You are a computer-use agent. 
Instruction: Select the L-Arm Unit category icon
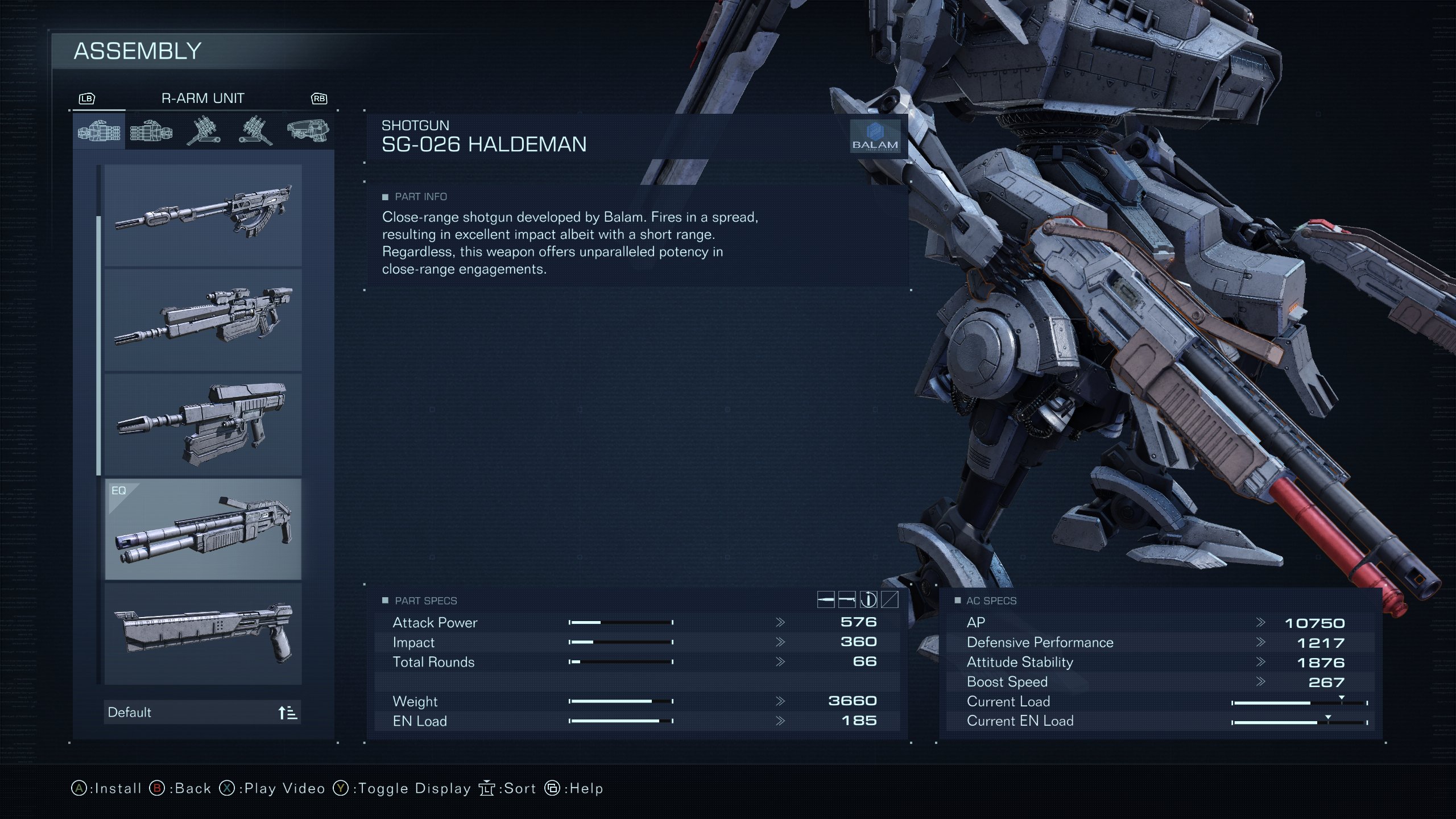(150, 131)
